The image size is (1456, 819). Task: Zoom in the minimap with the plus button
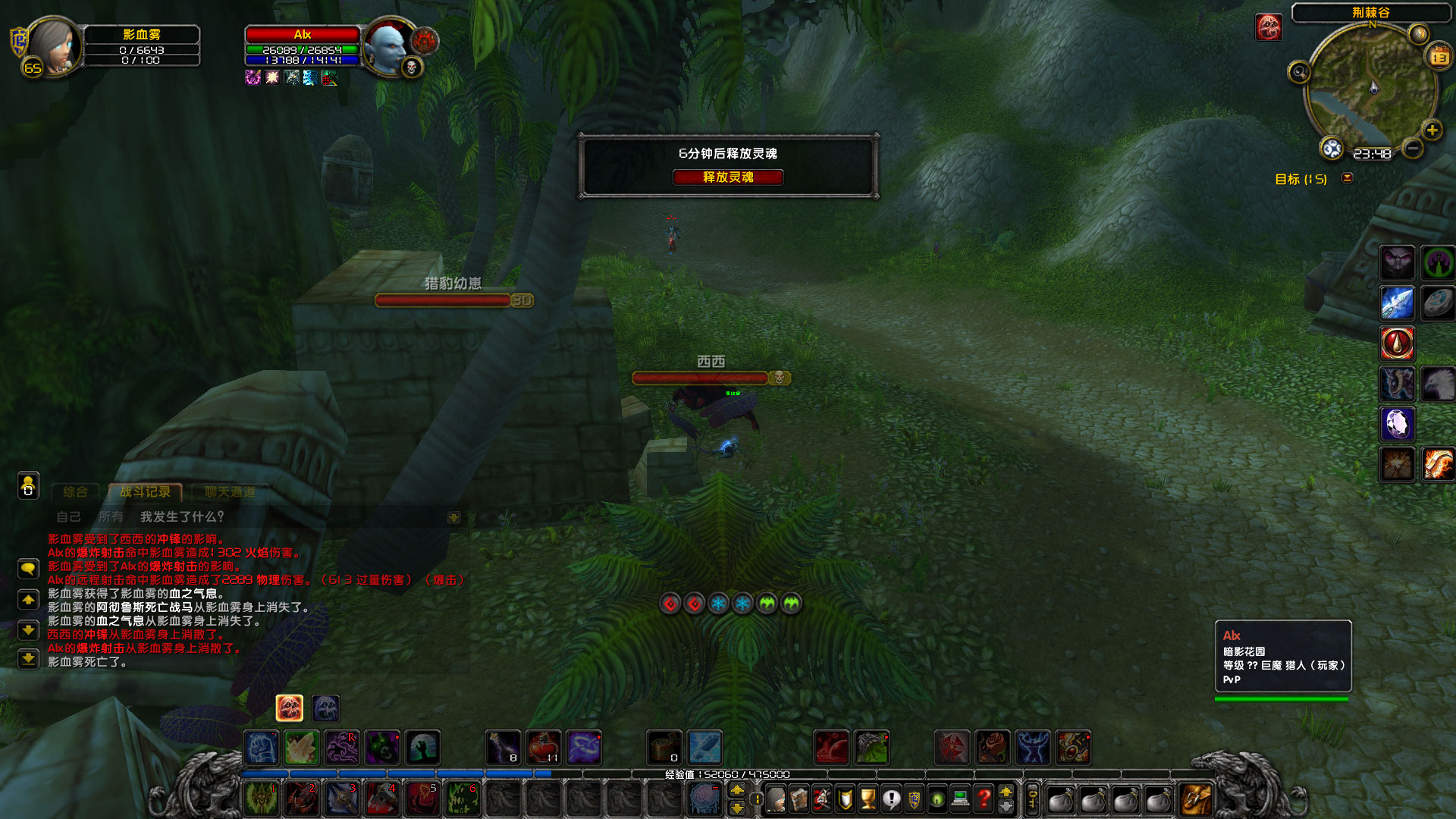tap(1431, 130)
